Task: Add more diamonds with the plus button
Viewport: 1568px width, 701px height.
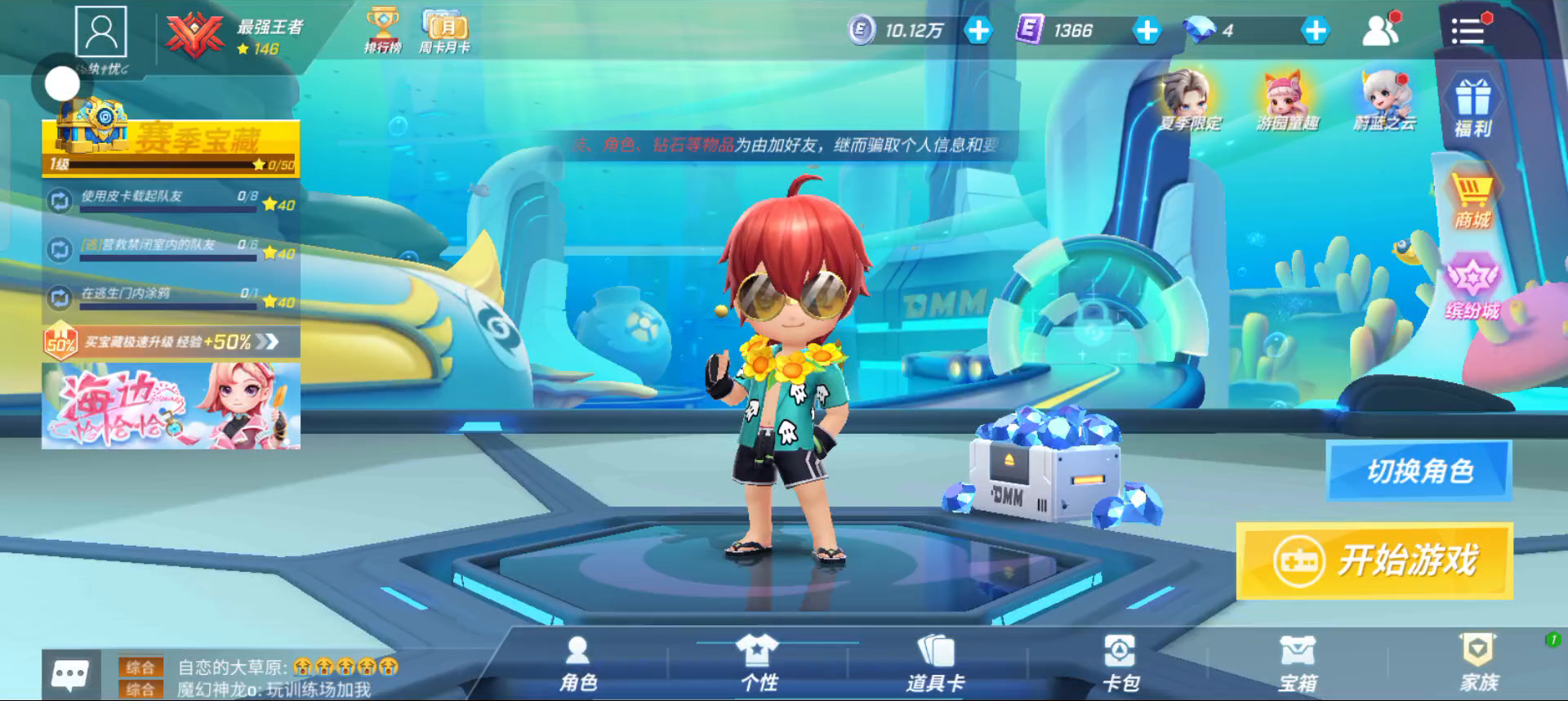Action: [1315, 31]
